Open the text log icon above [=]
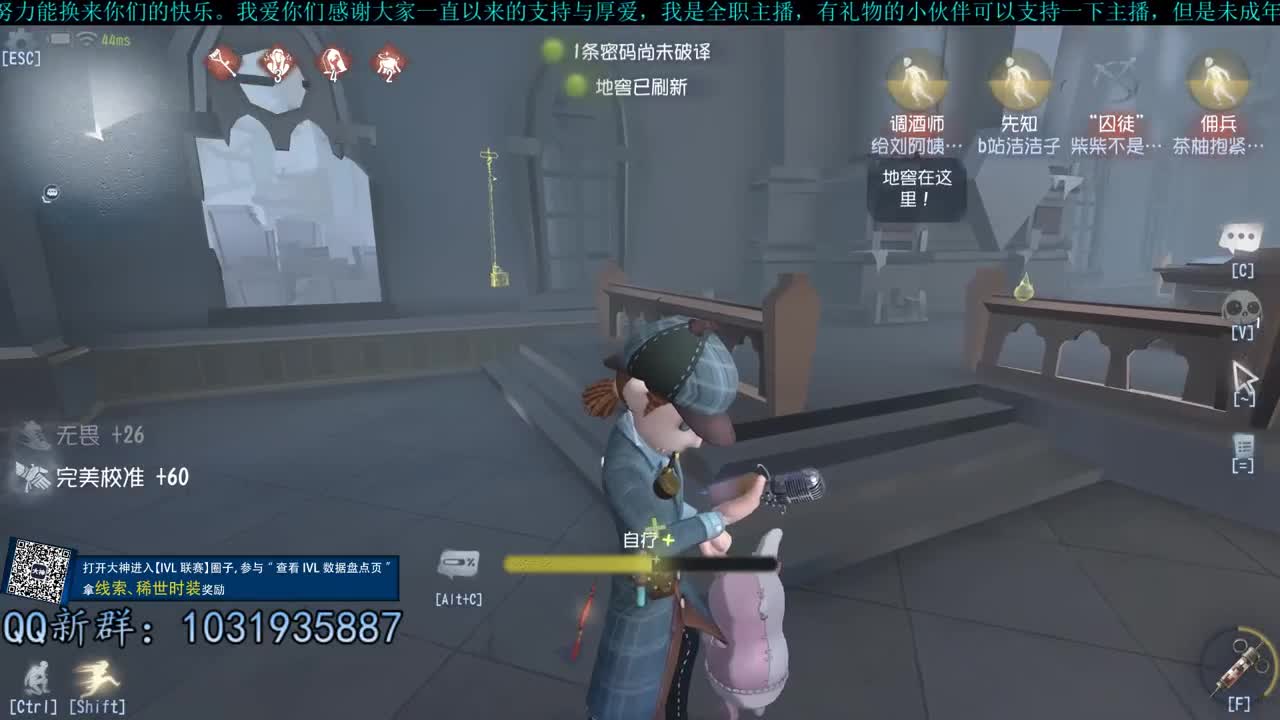Image resolution: width=1280 pixels, height=720 pixels. pos(1242,444)
